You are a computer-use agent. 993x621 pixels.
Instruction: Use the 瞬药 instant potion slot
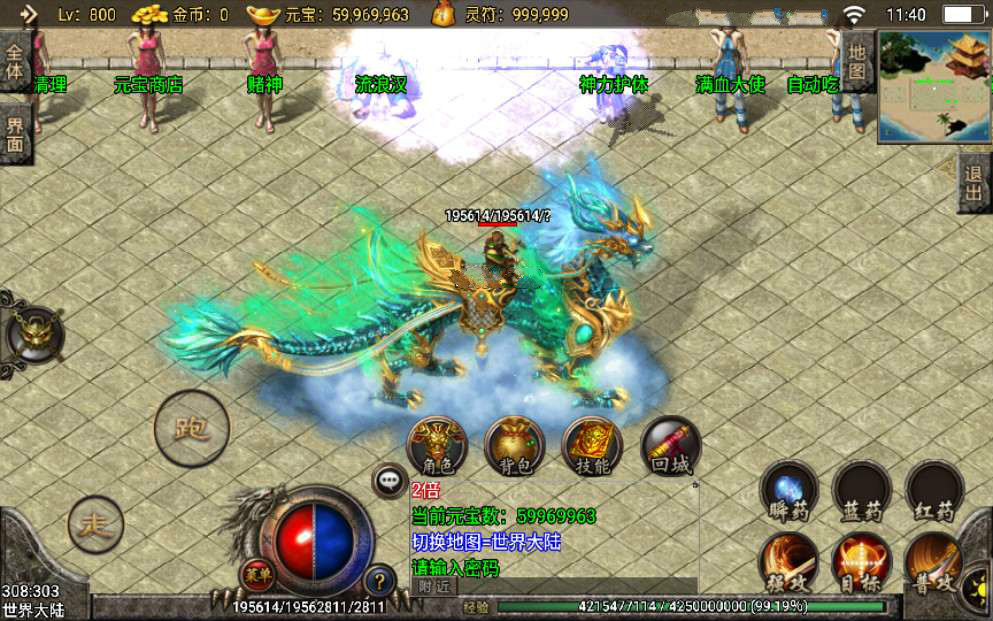click(790, 491)
